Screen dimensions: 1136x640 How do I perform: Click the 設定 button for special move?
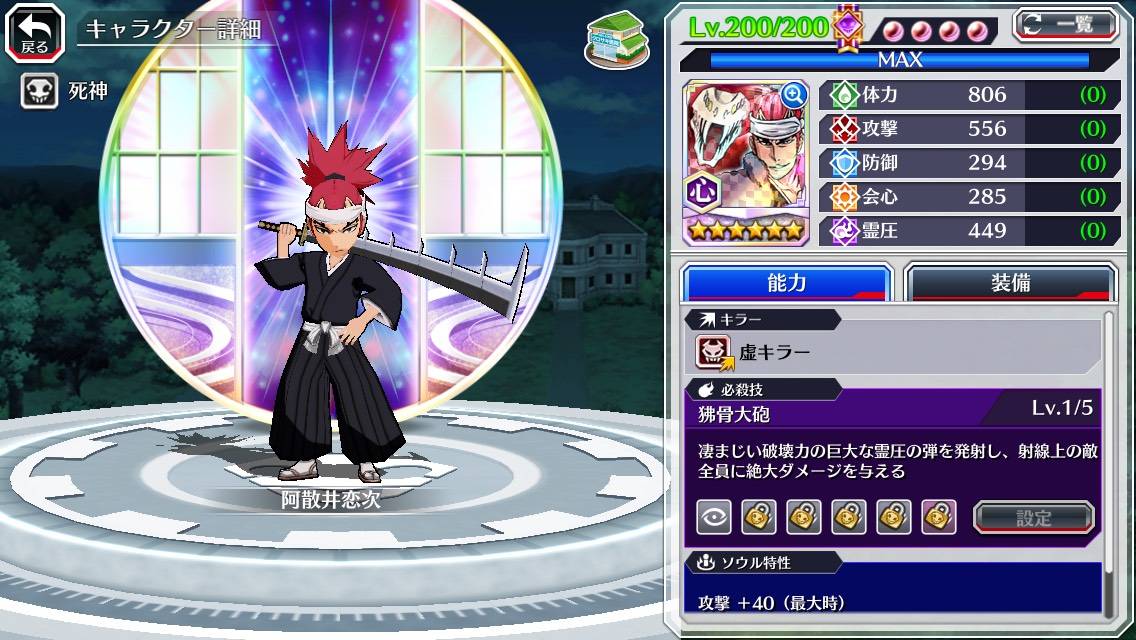click(1034, 517)
